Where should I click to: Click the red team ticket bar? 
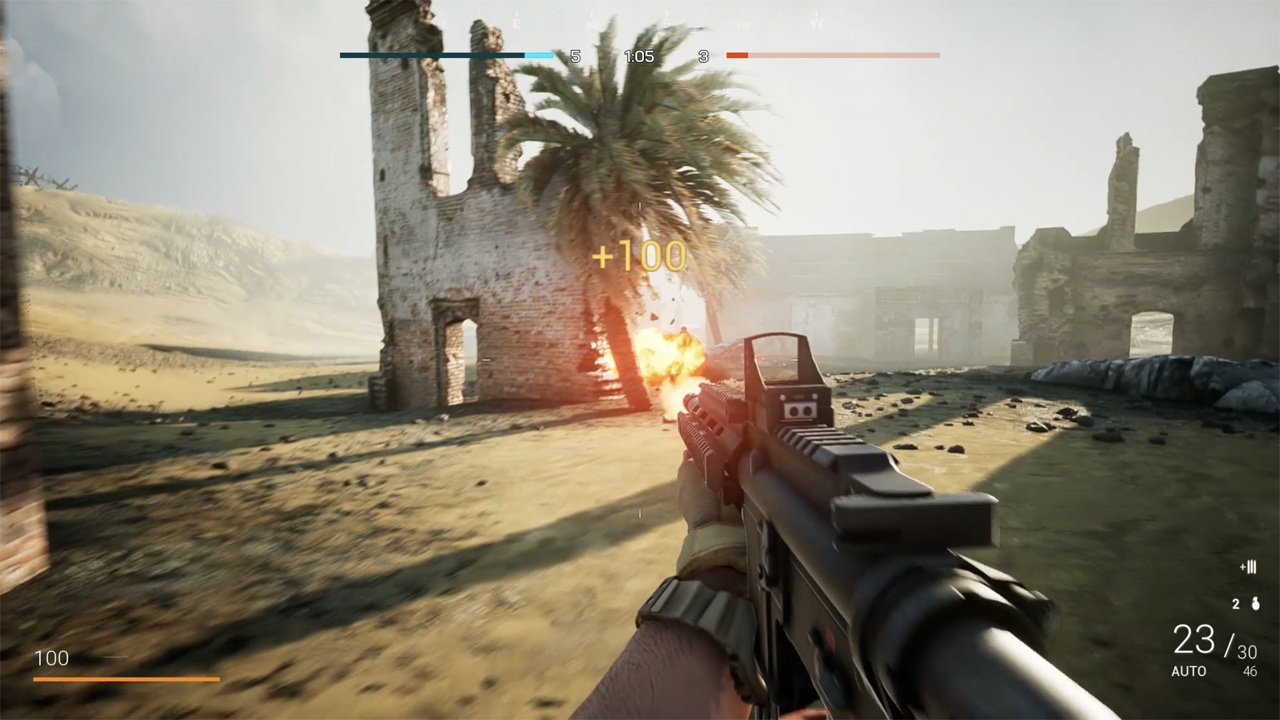pyautogui.click(x=835, y=56)
